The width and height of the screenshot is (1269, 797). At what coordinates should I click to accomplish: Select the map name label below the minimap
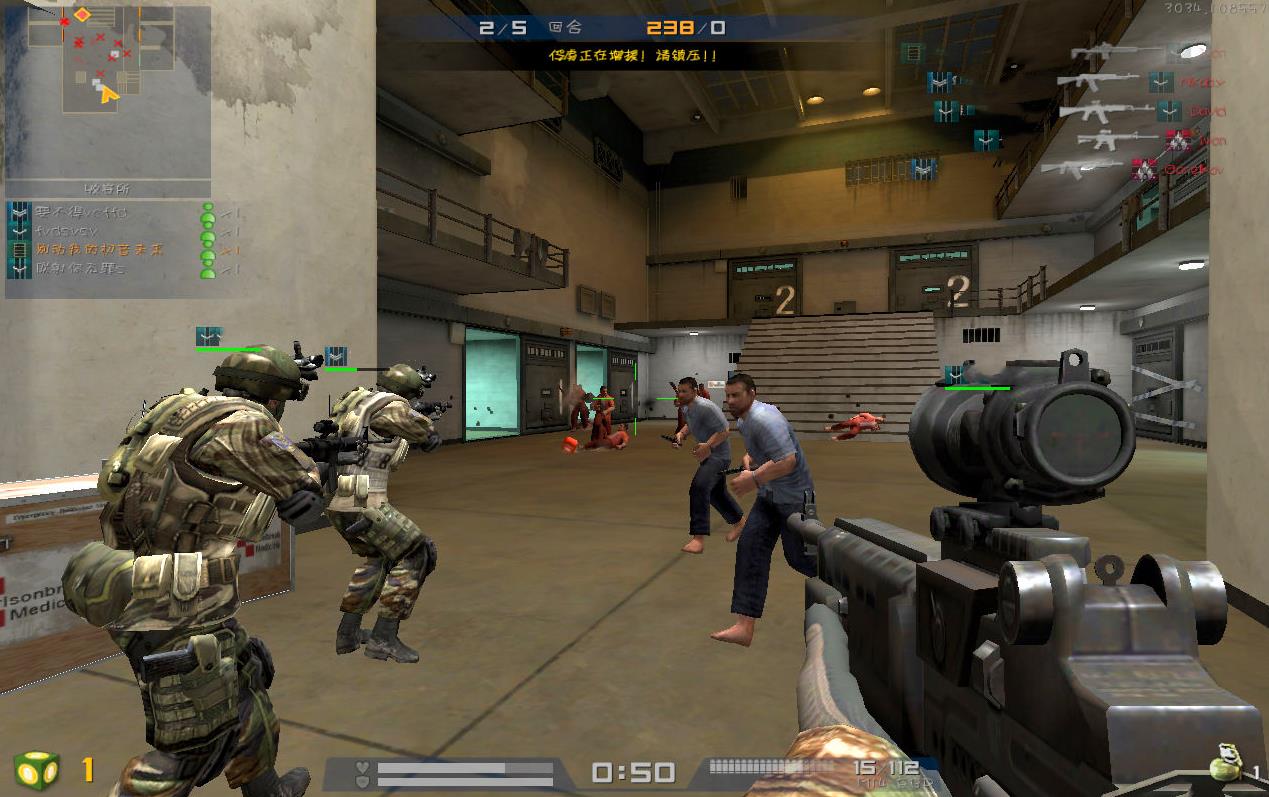(x=107, y=188)
